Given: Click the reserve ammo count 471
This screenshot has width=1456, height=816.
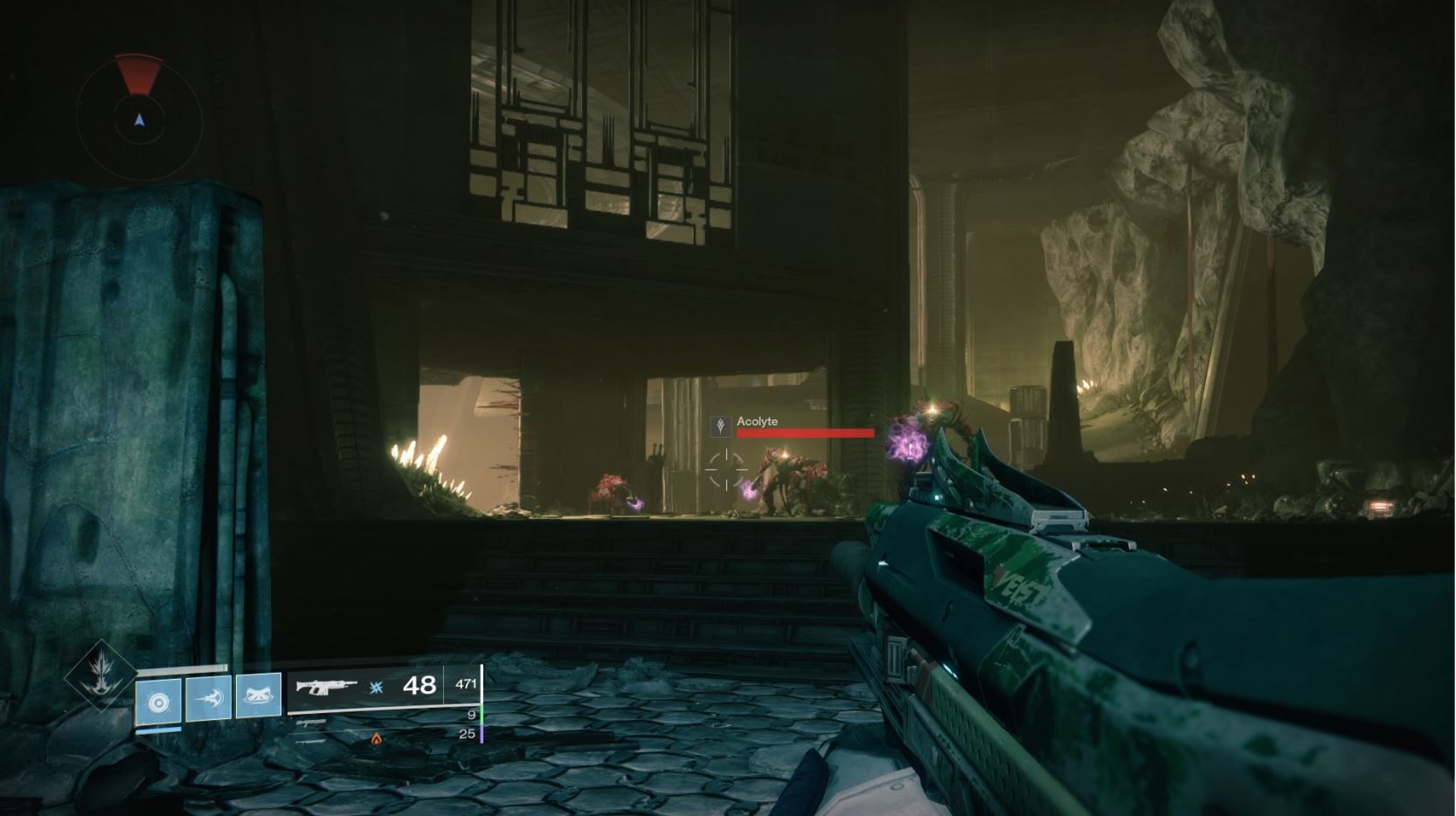Looking at the screenshot, I should 467,681.
